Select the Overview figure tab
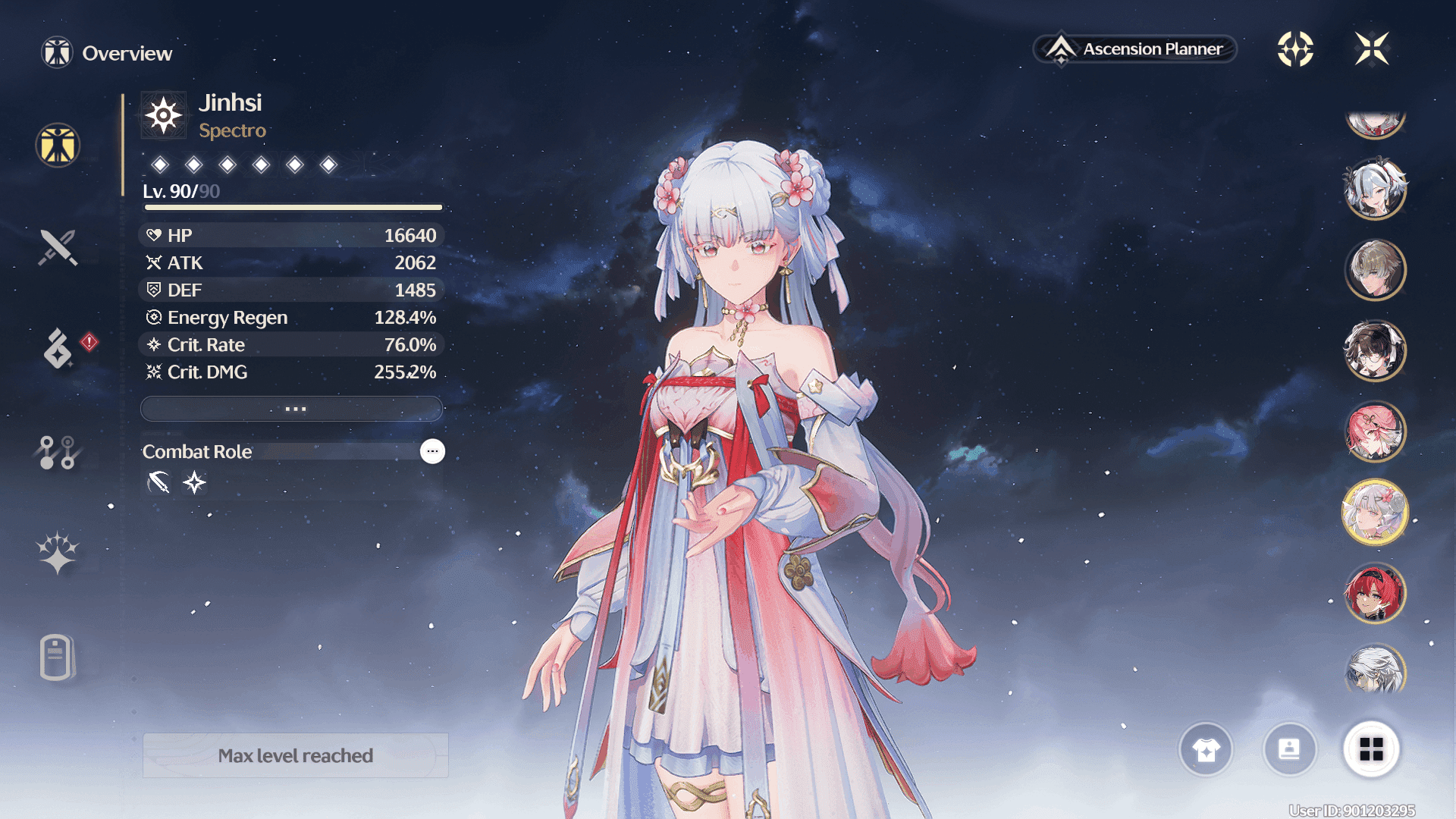1456x819 pixels. 58,145
